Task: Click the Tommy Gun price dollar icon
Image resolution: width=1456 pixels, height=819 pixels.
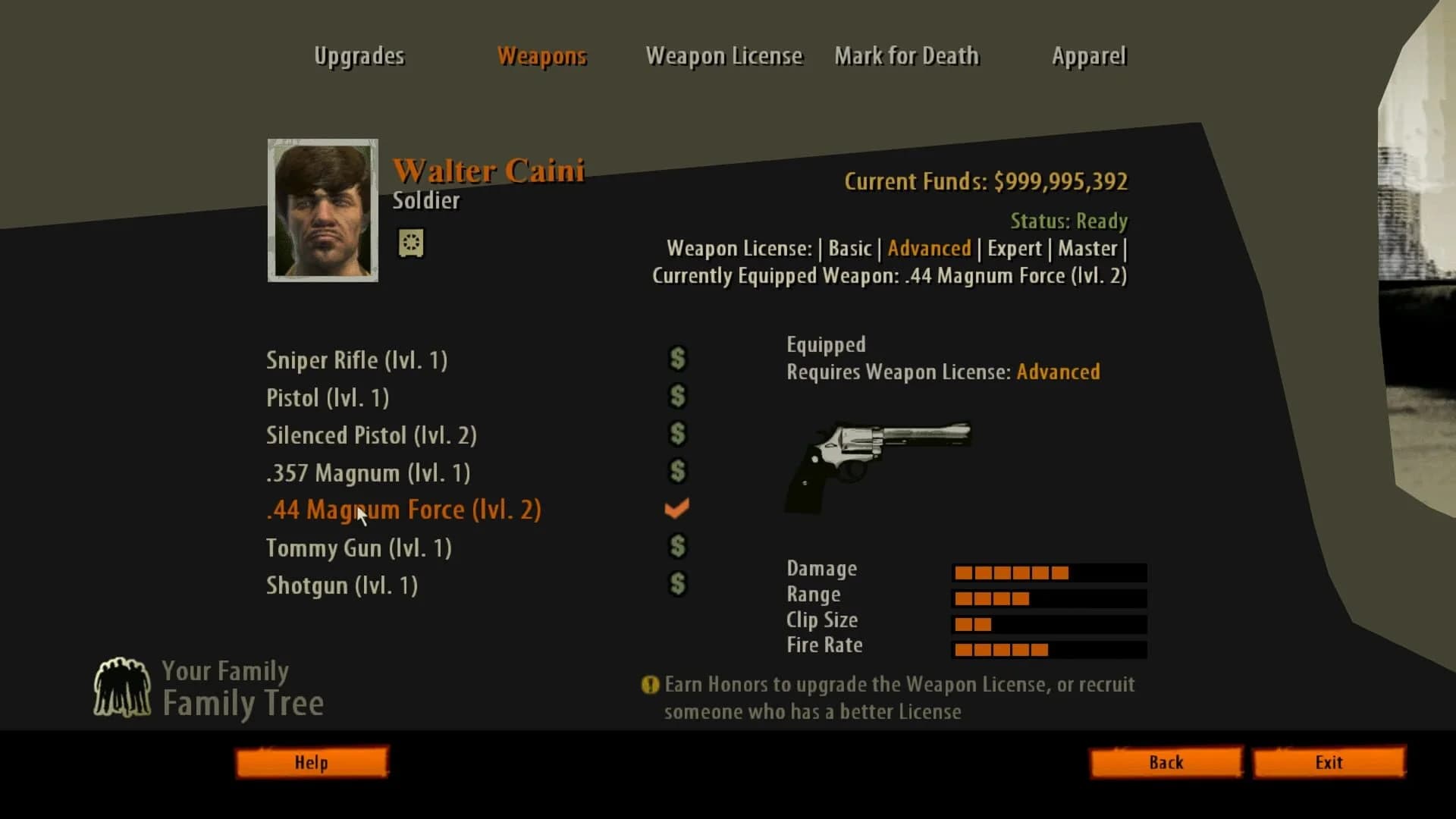Action: point(677,546)
